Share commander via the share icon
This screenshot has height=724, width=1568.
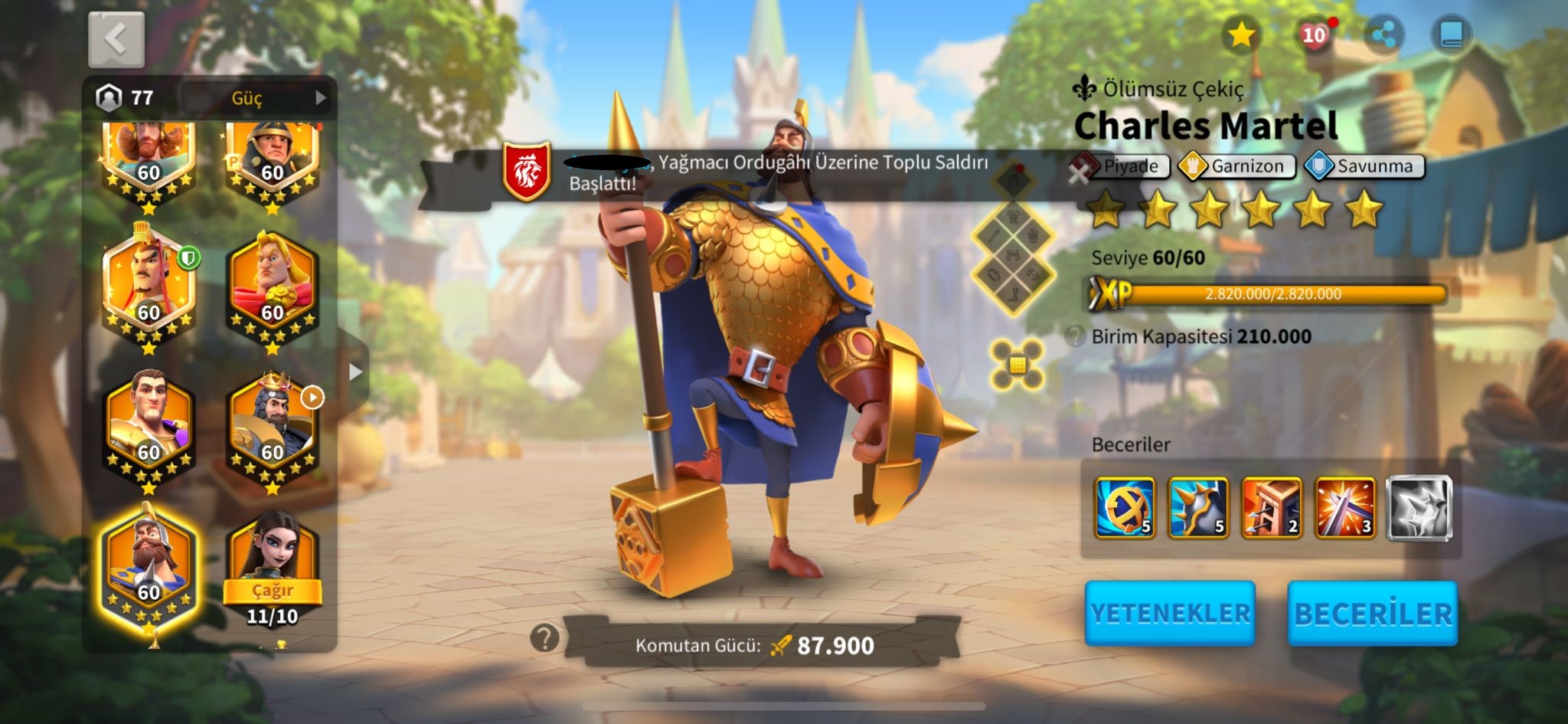pos(1383,35)
